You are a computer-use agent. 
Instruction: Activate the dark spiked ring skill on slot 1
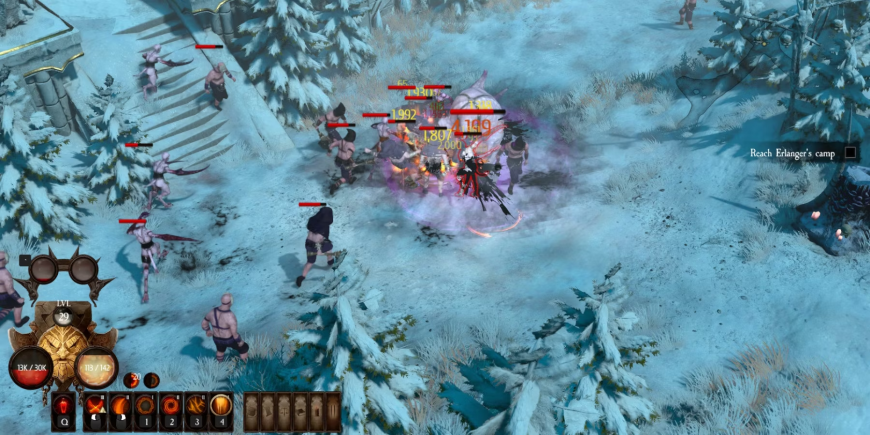(146, 407)
